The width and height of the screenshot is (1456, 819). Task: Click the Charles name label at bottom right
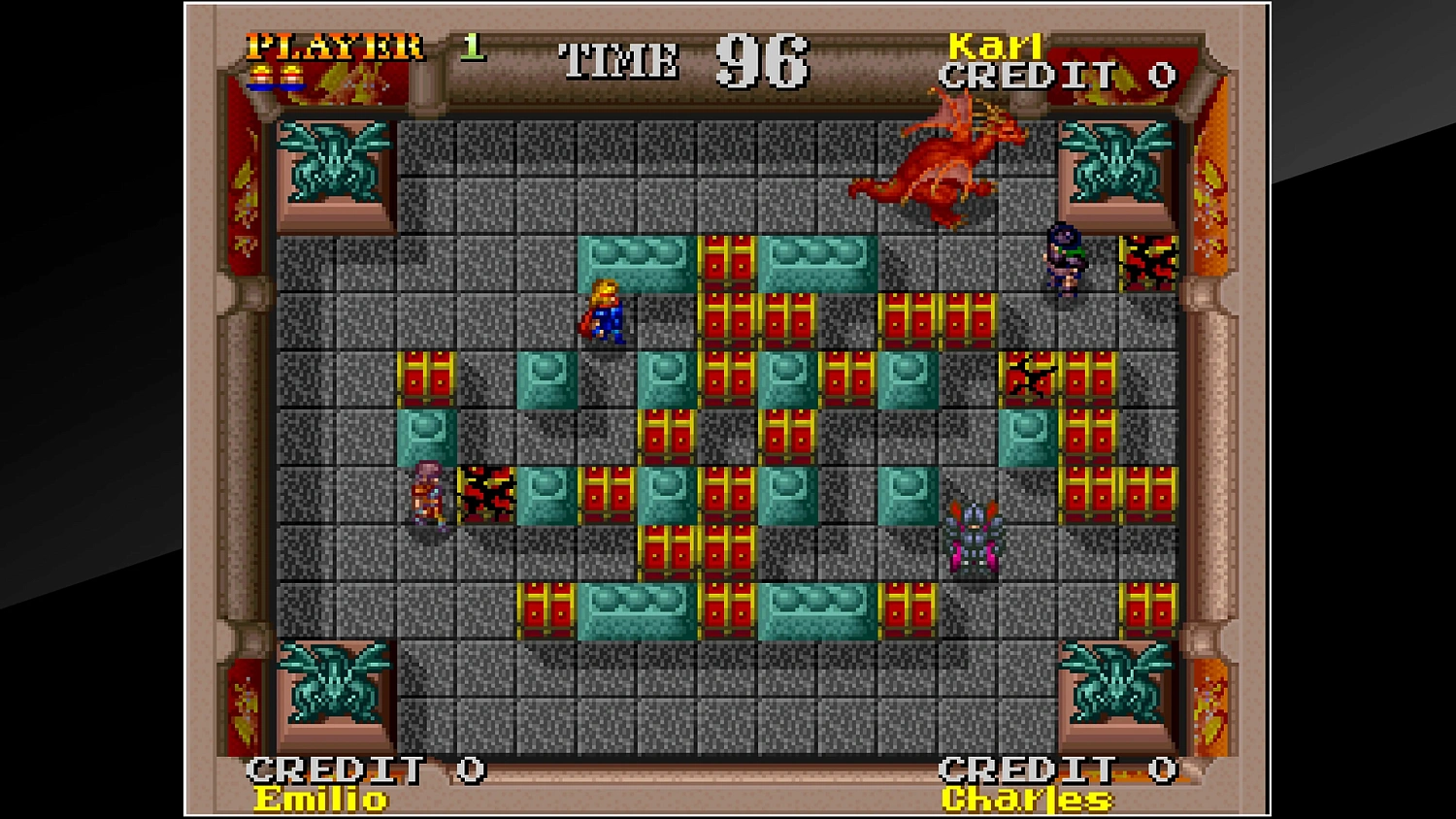click(1024, 801)
